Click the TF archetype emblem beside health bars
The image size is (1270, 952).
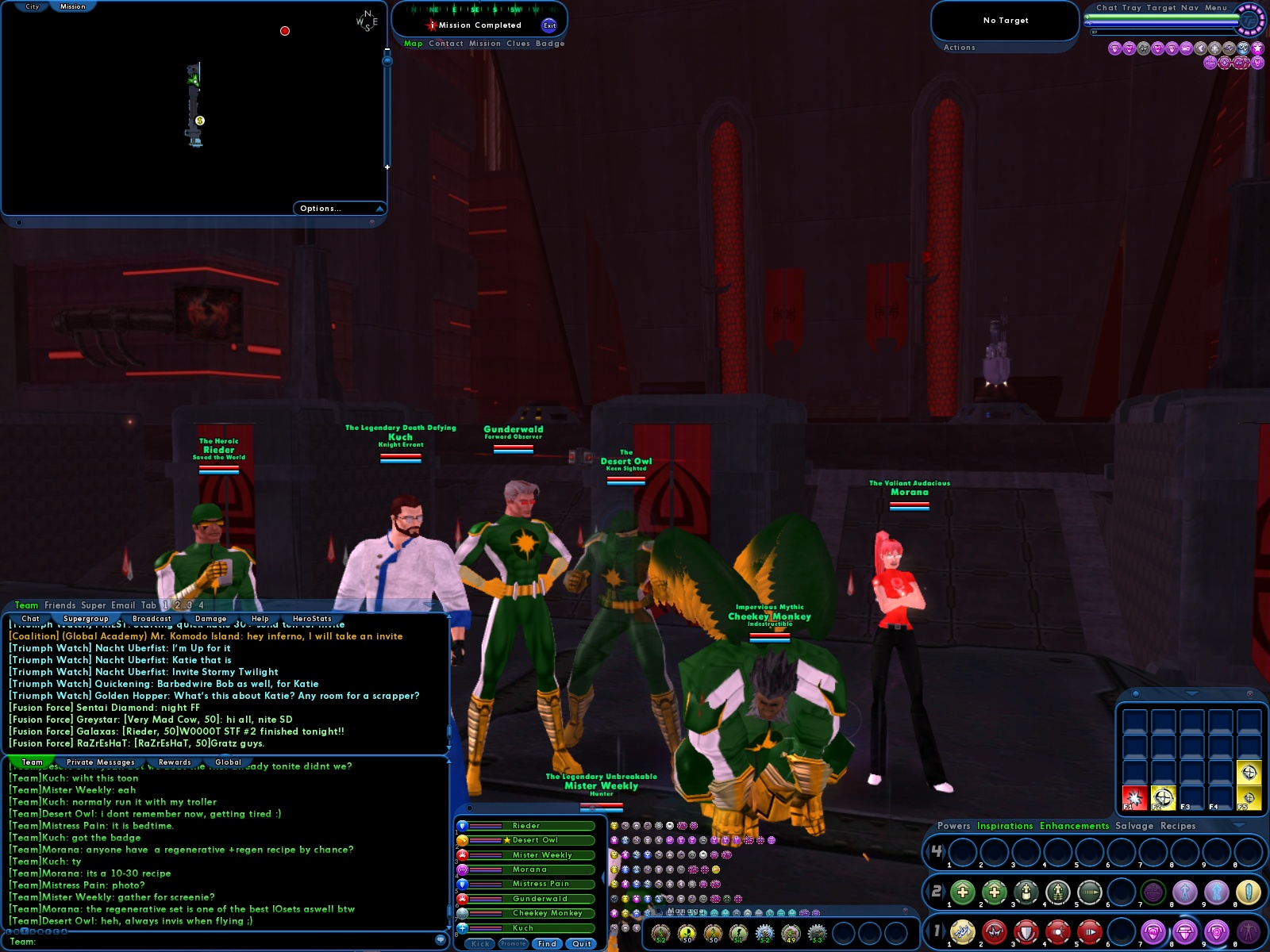[x=1249, y=21]
